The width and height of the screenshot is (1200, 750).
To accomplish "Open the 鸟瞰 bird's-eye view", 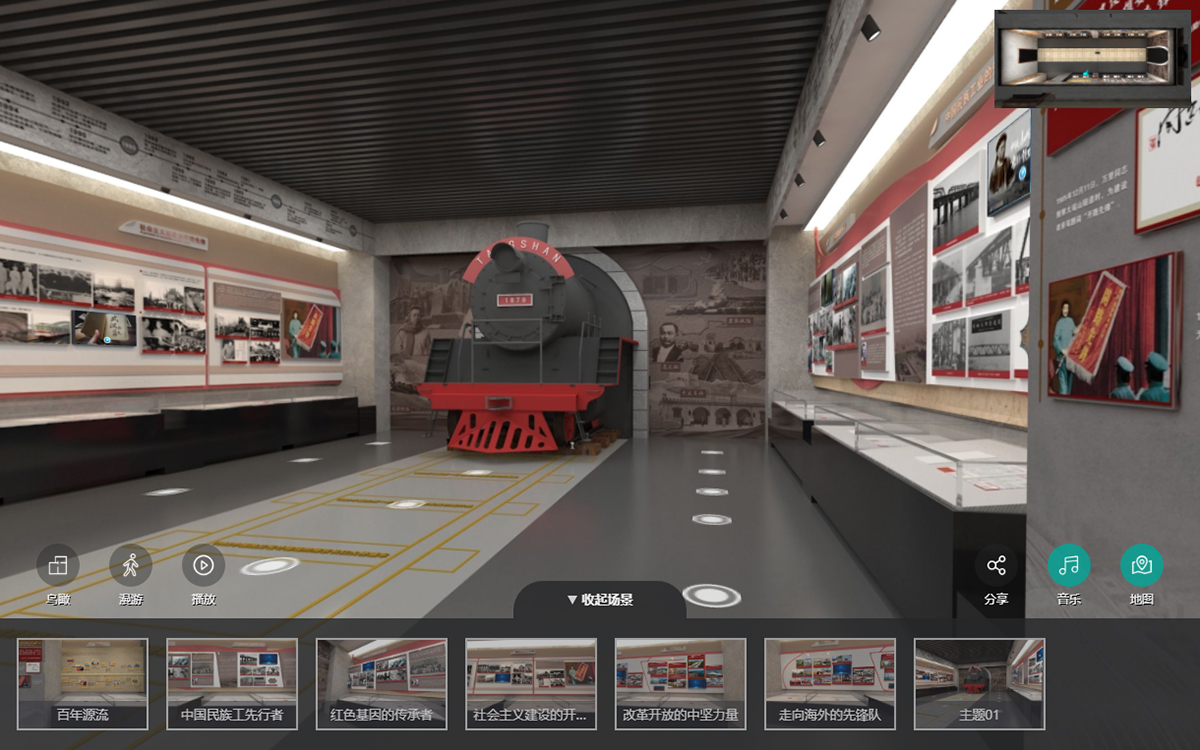I will pos(58,566).
